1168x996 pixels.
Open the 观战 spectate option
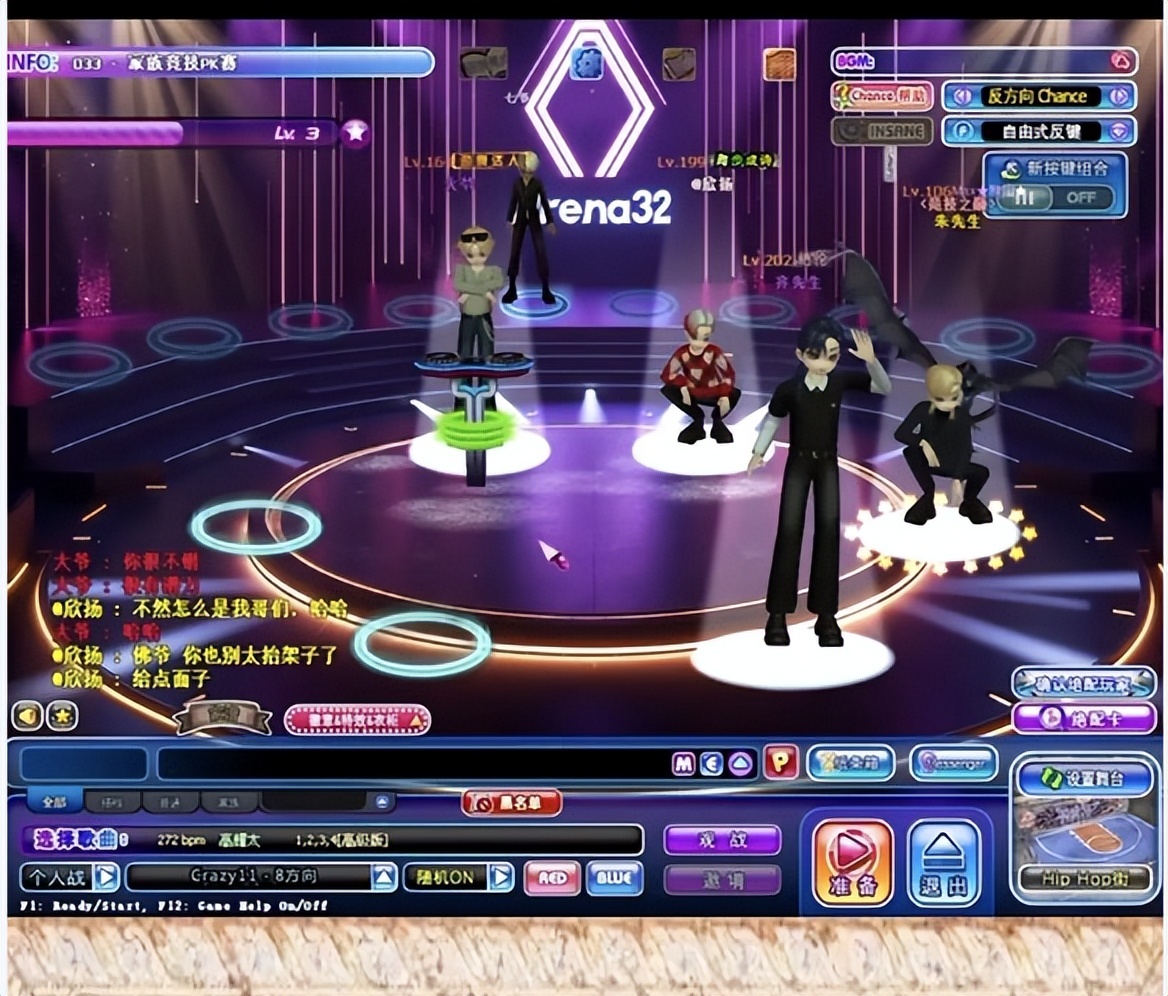pos(722,840)
